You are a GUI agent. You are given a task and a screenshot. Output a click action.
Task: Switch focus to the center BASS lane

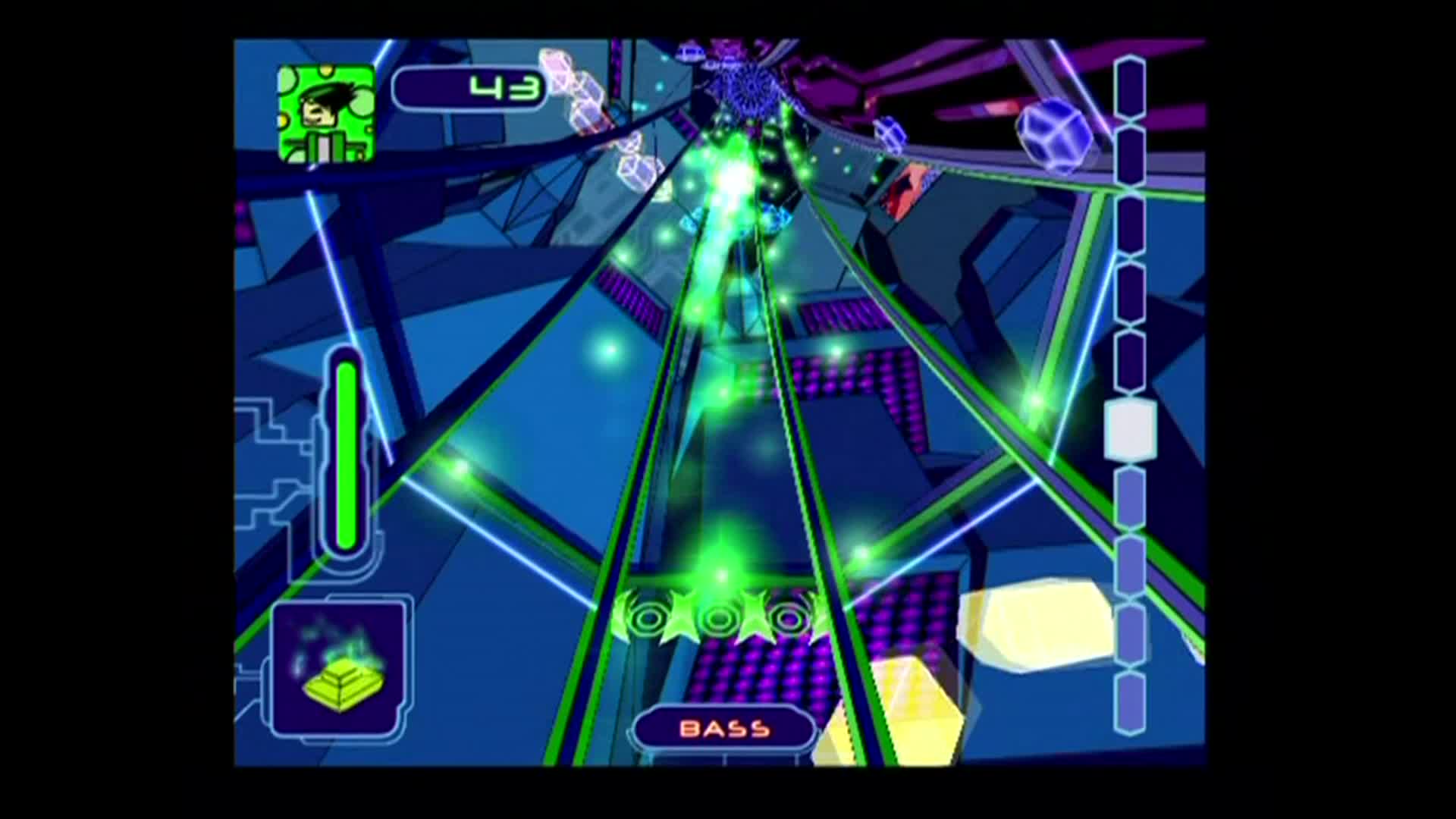pos(724,493)
